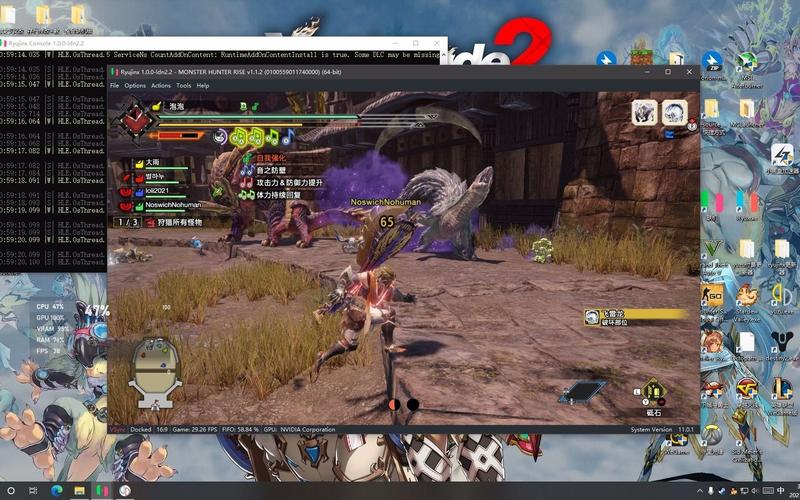Open the Help menu
800x500 pixels.
click(203, 86)
